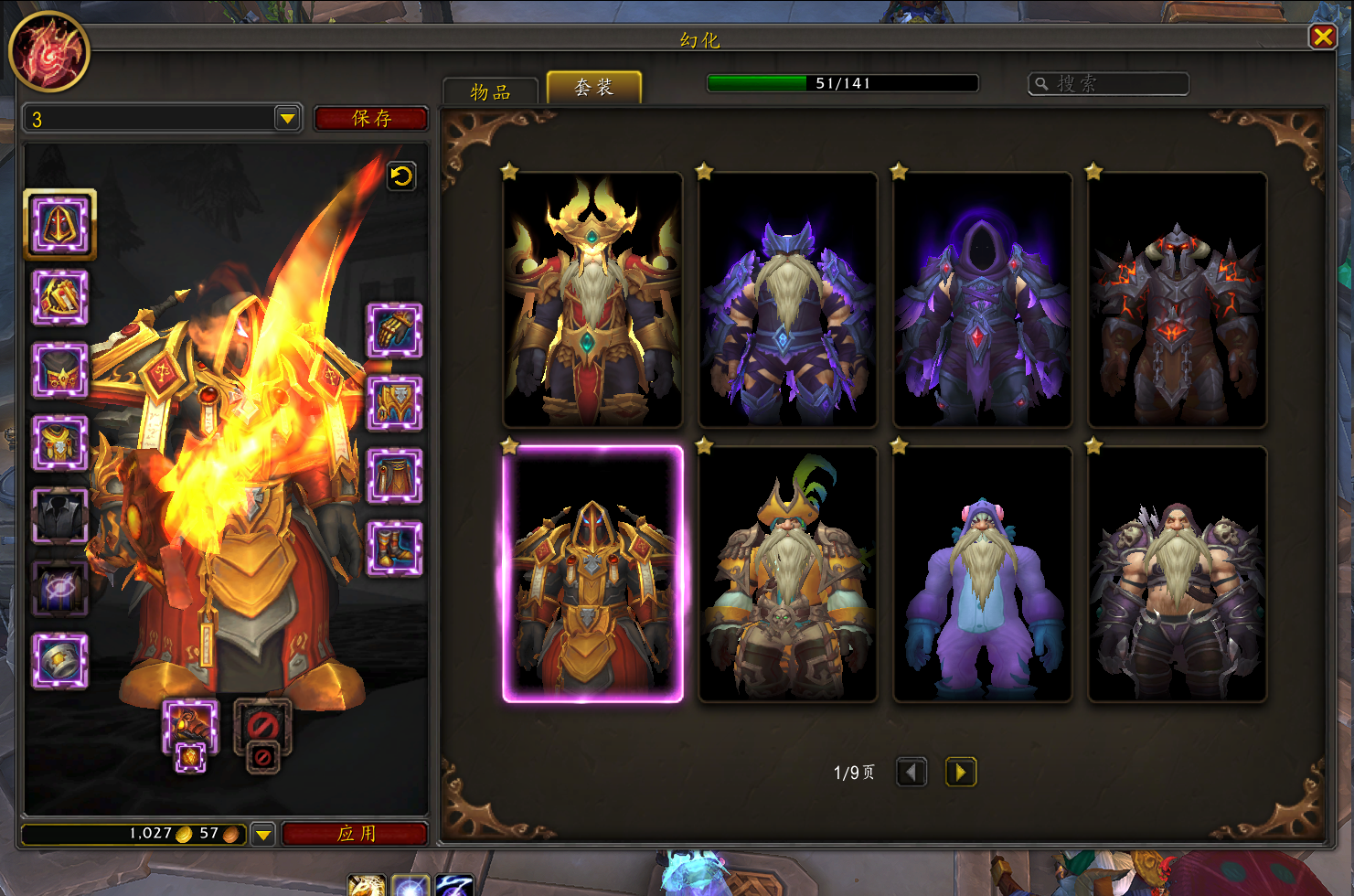Open the gold cost dropdown arrow

coord(263,834)
